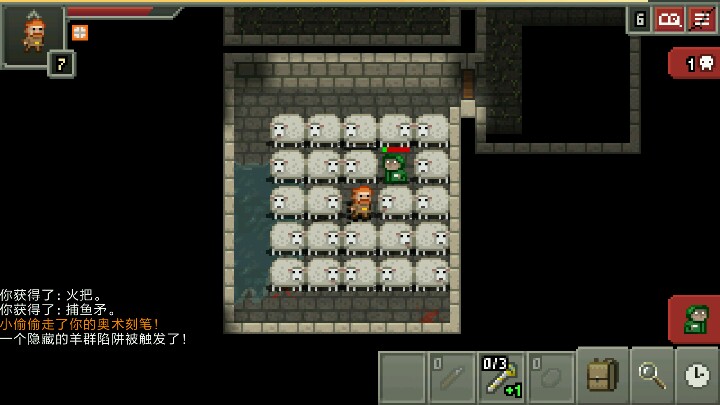Open the journal book button
The width and height of the screenshot is (720, 405).
pos(668,18)
